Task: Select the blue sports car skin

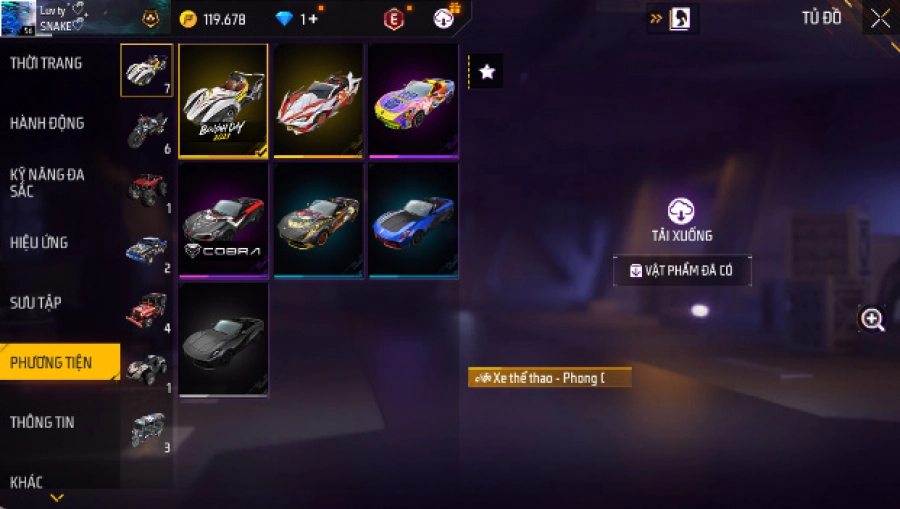Action: click(x=413, y=220)
